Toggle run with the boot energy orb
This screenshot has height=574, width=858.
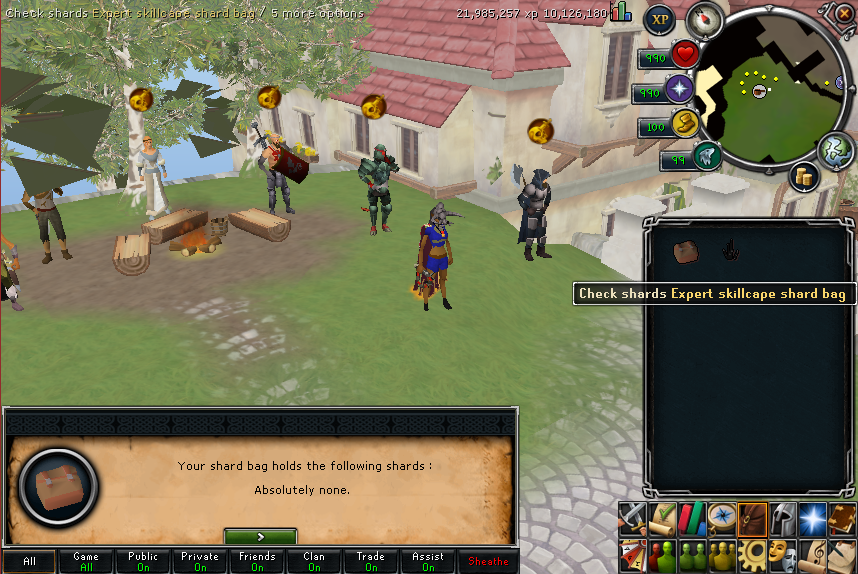point(685,124)
